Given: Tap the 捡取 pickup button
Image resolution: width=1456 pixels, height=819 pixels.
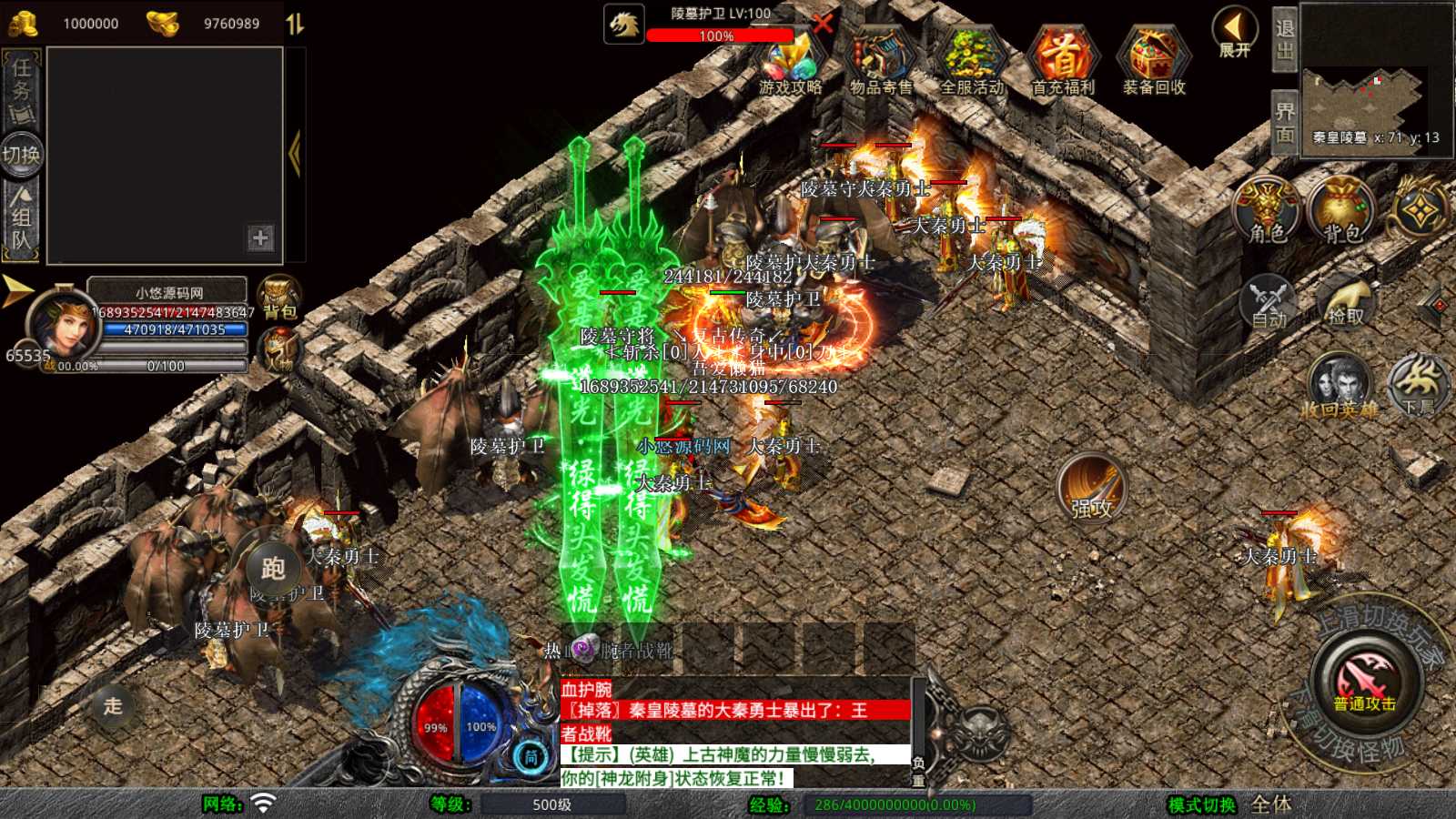Looking at the screenshot, I should pos(1346,302).
